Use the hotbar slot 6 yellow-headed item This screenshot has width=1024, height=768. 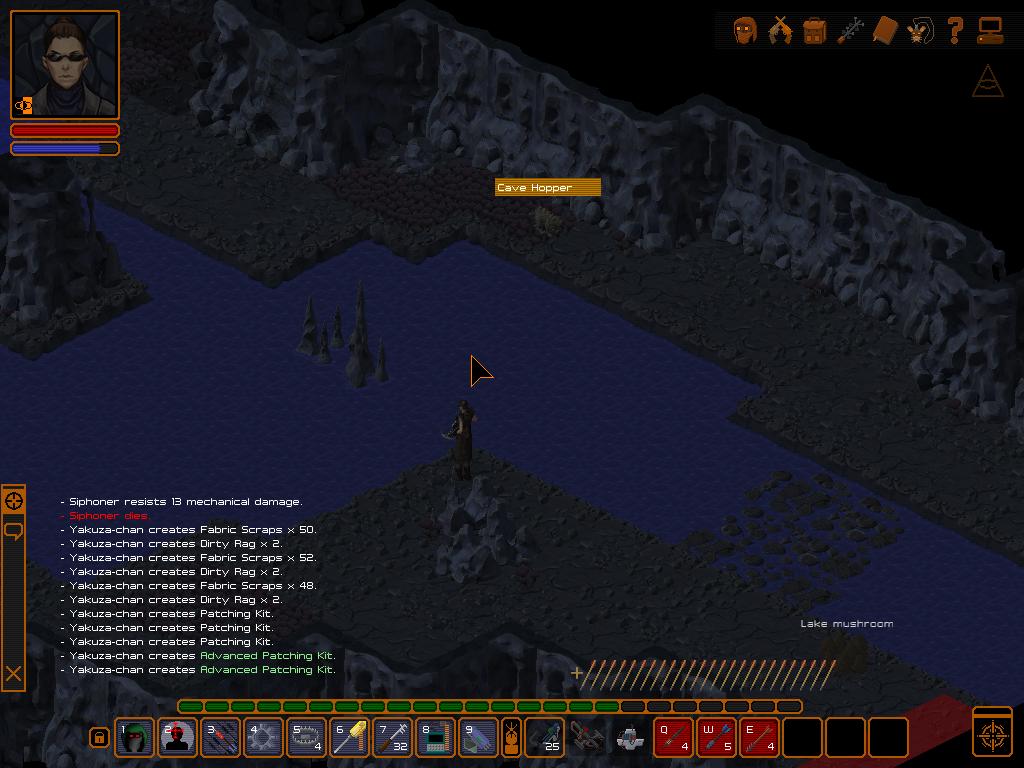pos(350,738)
